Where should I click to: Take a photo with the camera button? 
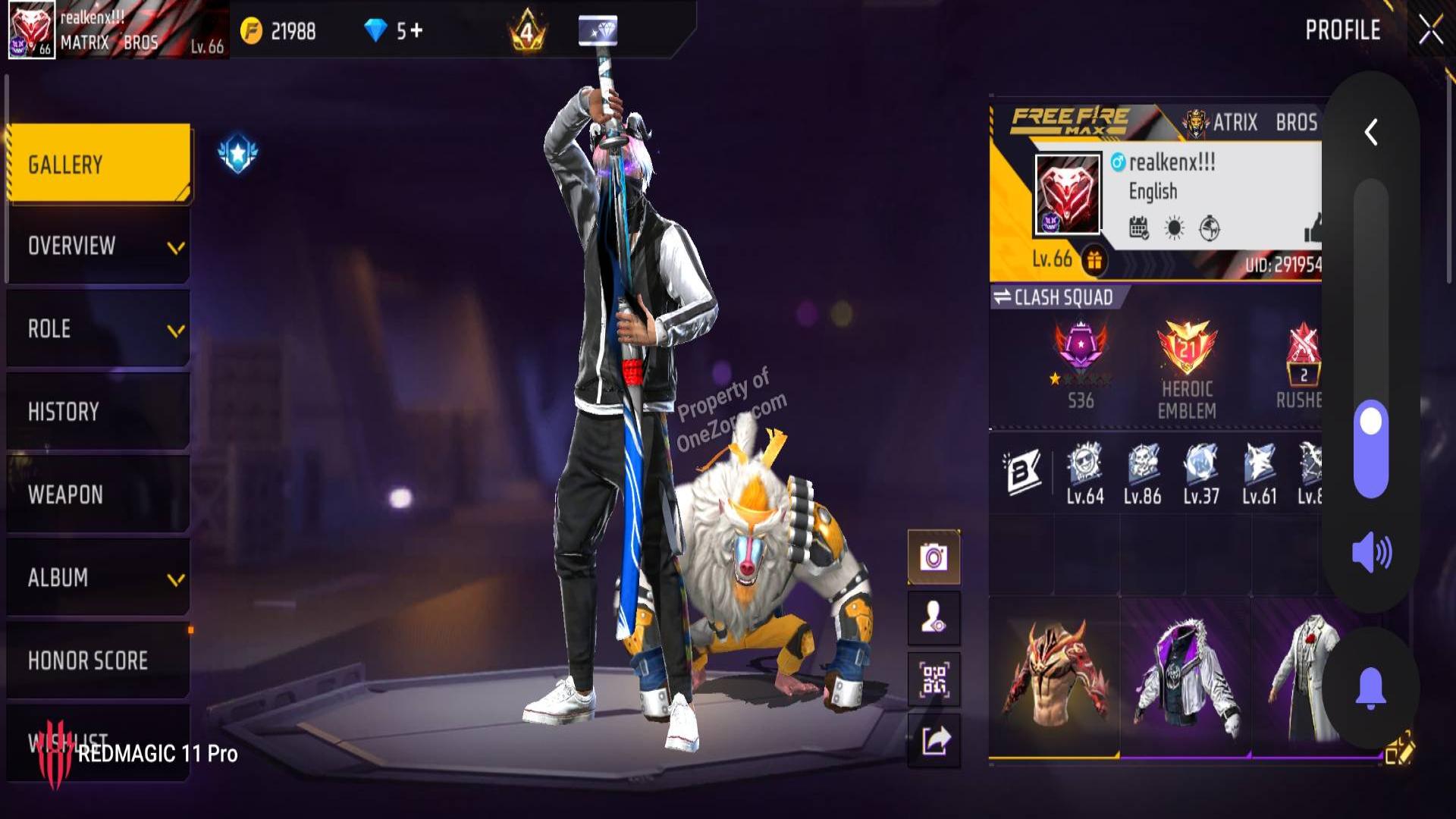[x=934, y=558]
